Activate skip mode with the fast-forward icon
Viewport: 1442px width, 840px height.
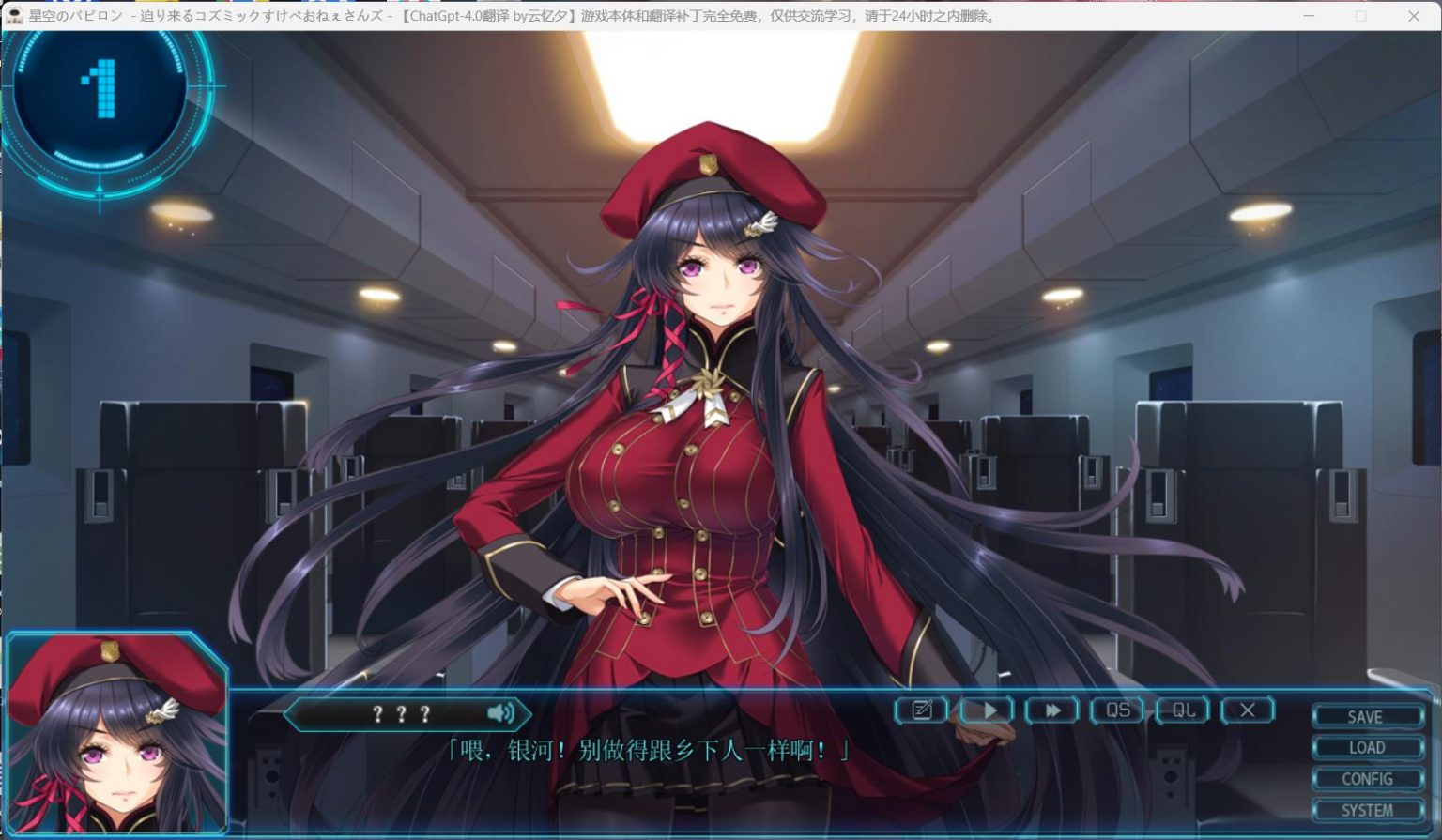coord(1052,711)
